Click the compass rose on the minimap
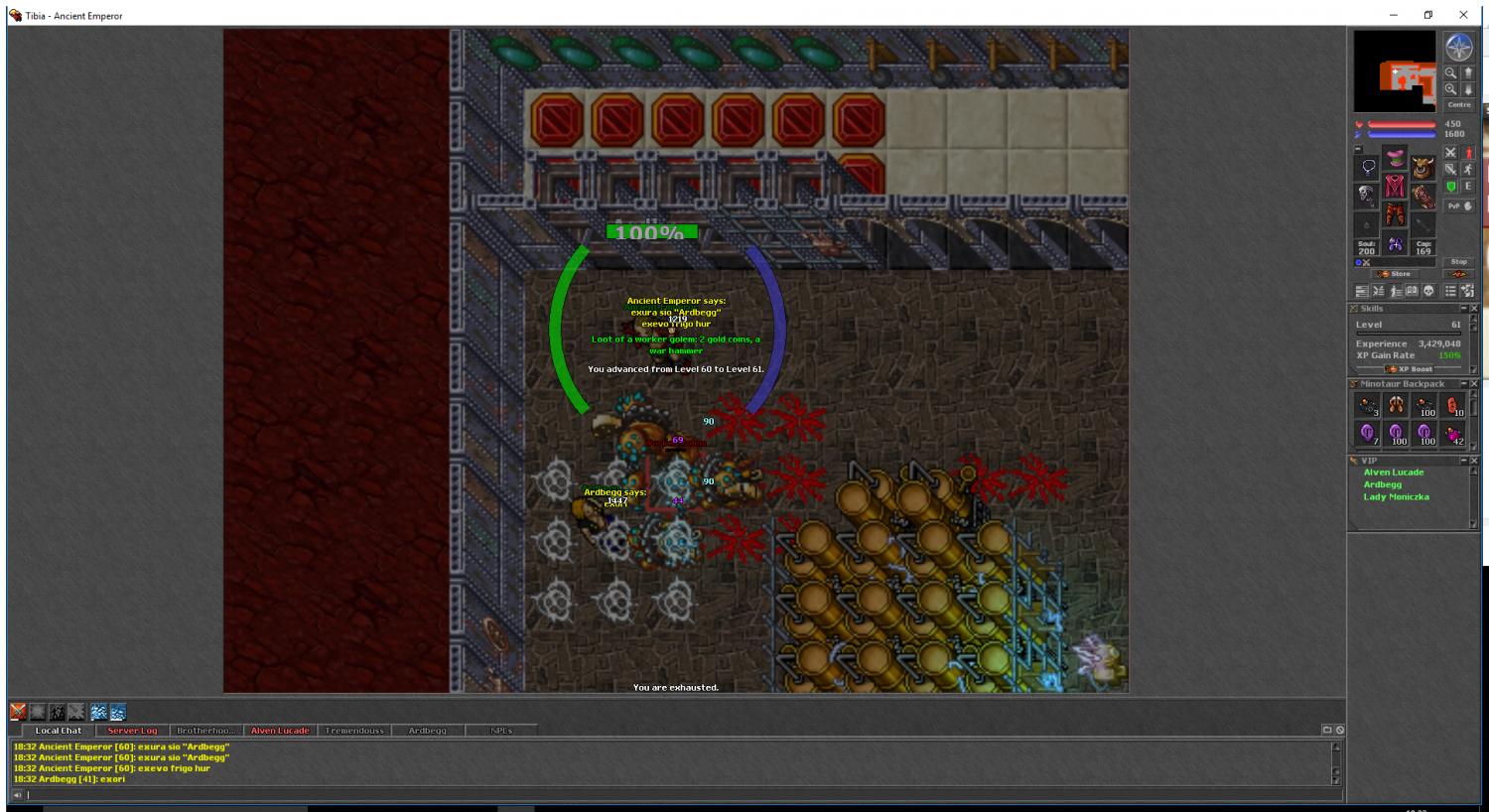 1458,47
